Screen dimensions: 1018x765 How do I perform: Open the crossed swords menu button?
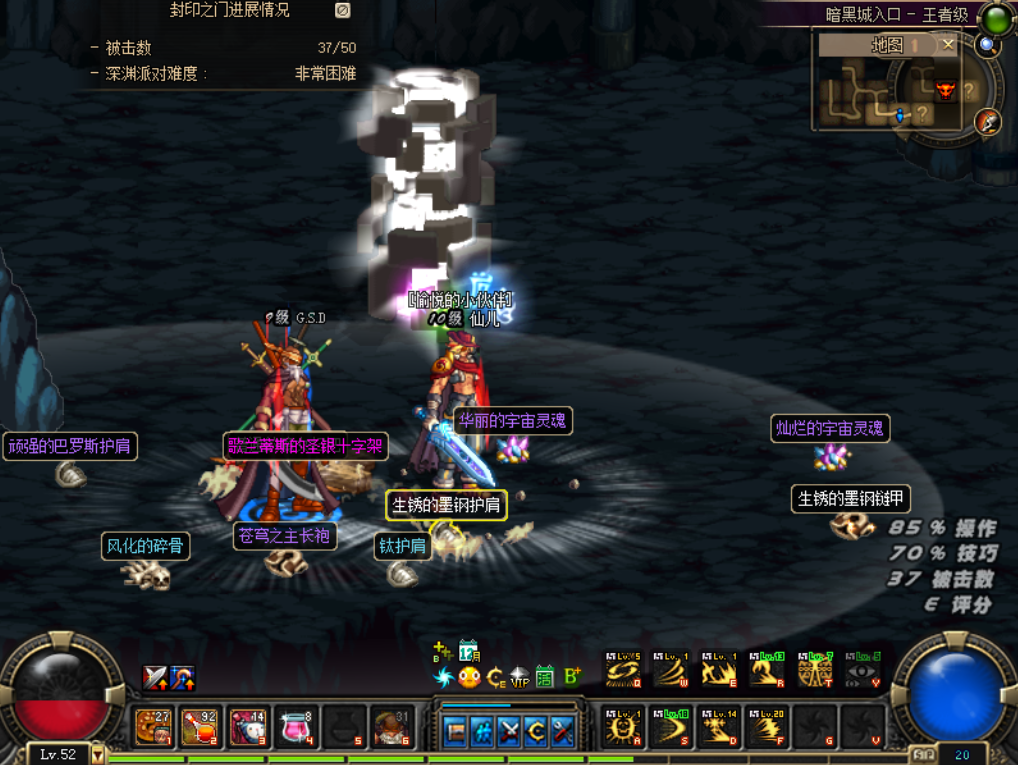[509, 732]
